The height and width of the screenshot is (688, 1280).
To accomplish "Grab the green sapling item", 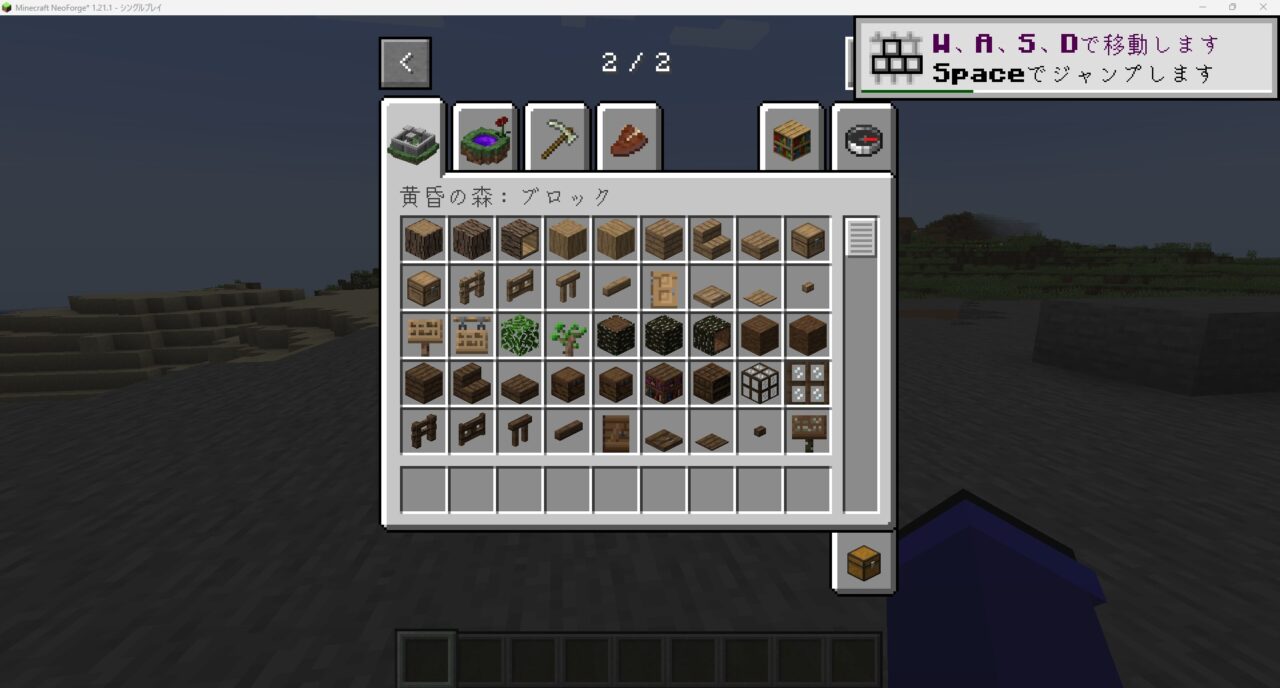I will tap(568, 336).
